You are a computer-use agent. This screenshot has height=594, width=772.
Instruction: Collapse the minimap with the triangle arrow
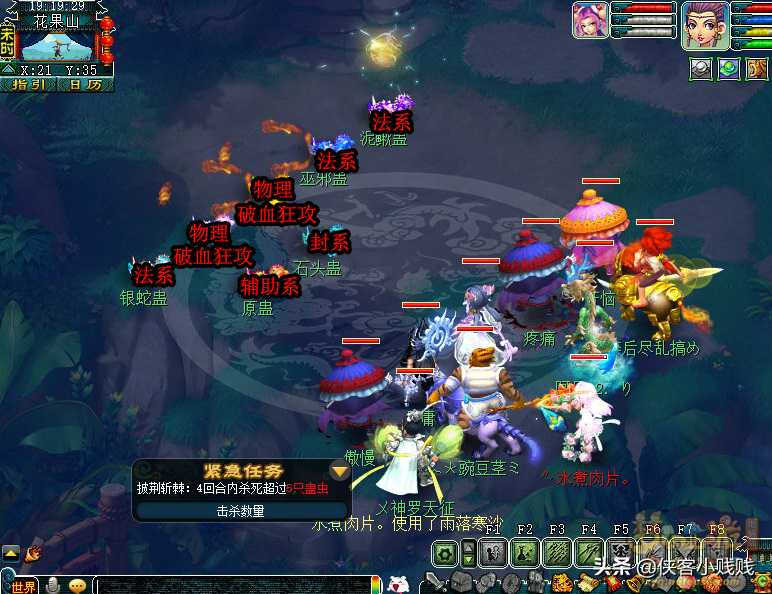point(8,70)
